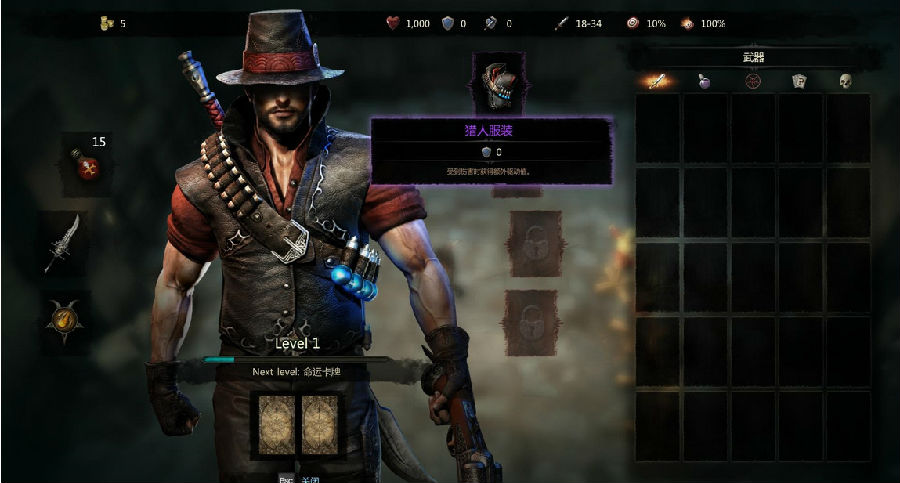Open the purple potion inventory tab
The height and width of the screenshot is (483, 900).
705,81
